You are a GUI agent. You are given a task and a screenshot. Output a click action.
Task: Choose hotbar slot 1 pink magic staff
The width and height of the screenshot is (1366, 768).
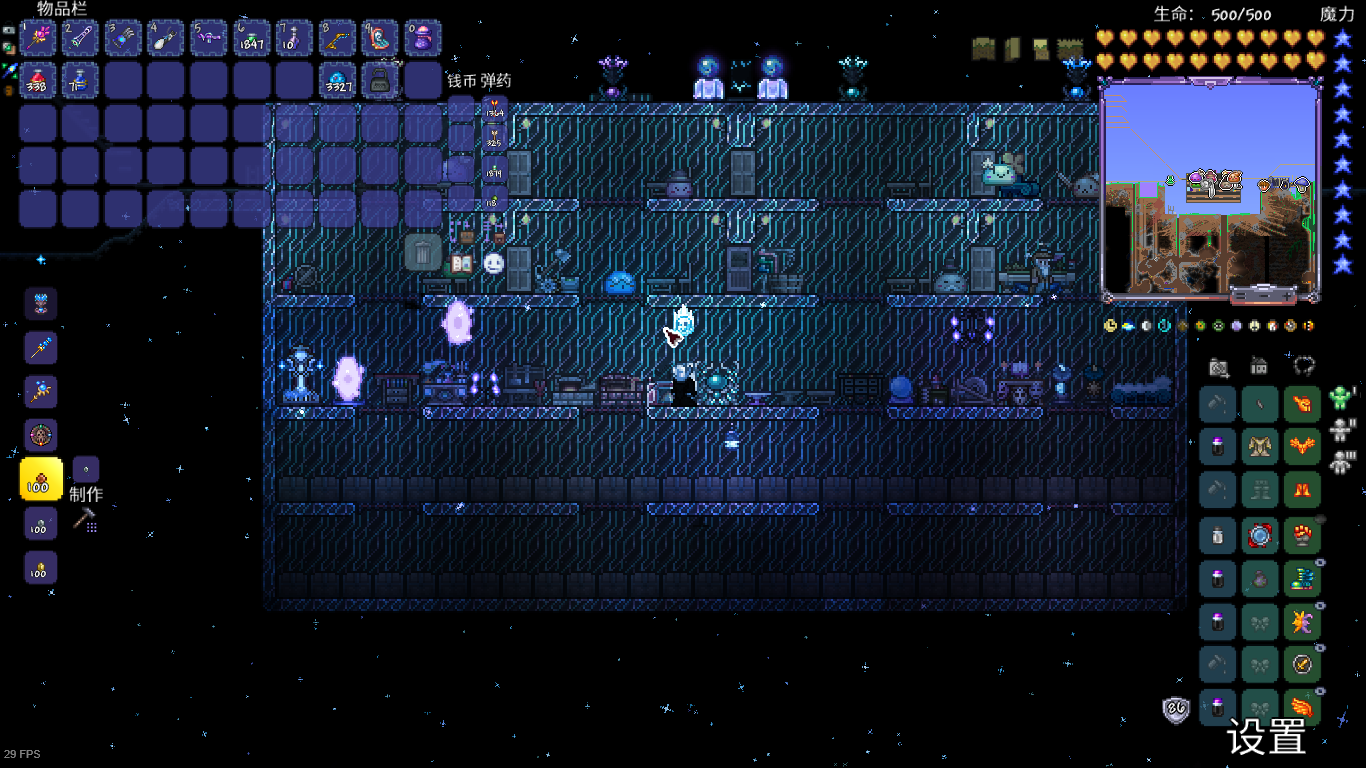pyautogui.click(x=41, y=38)
